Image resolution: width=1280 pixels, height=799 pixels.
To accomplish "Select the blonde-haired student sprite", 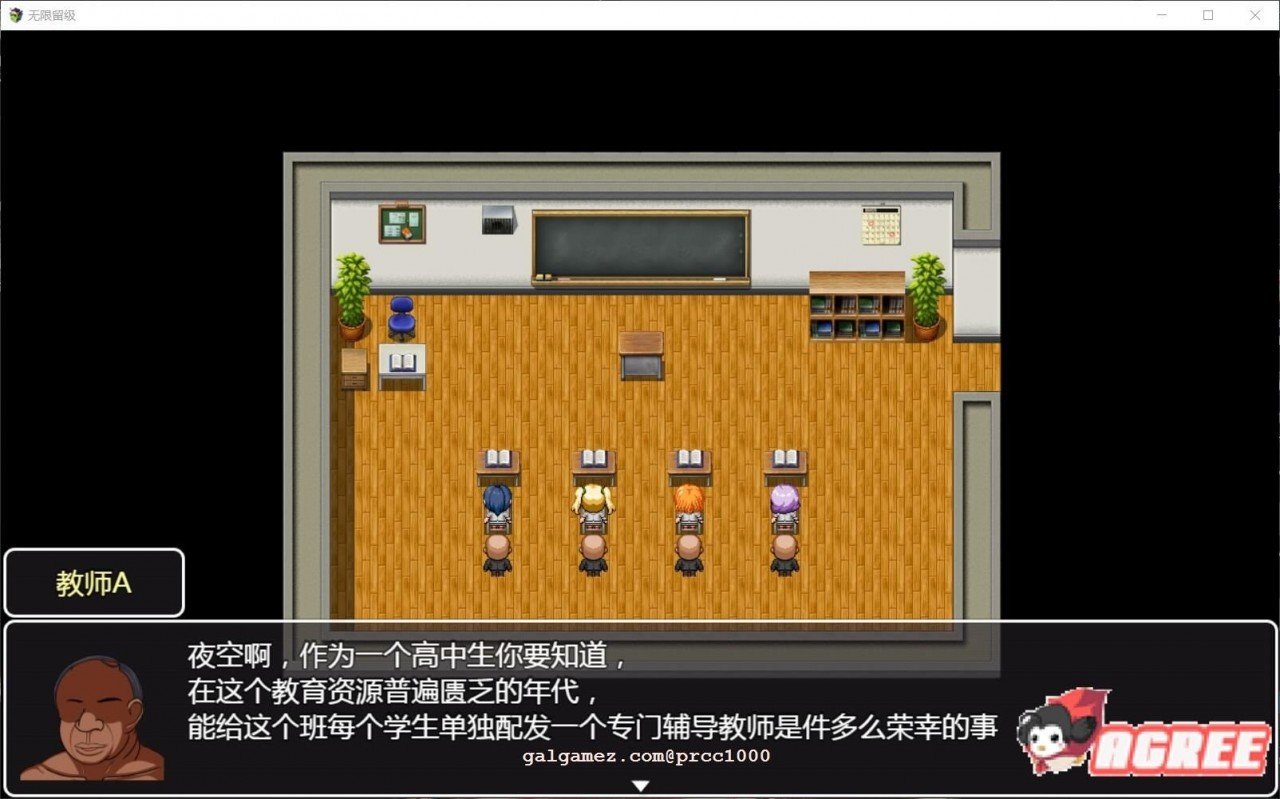I will [x=594, y=500].
